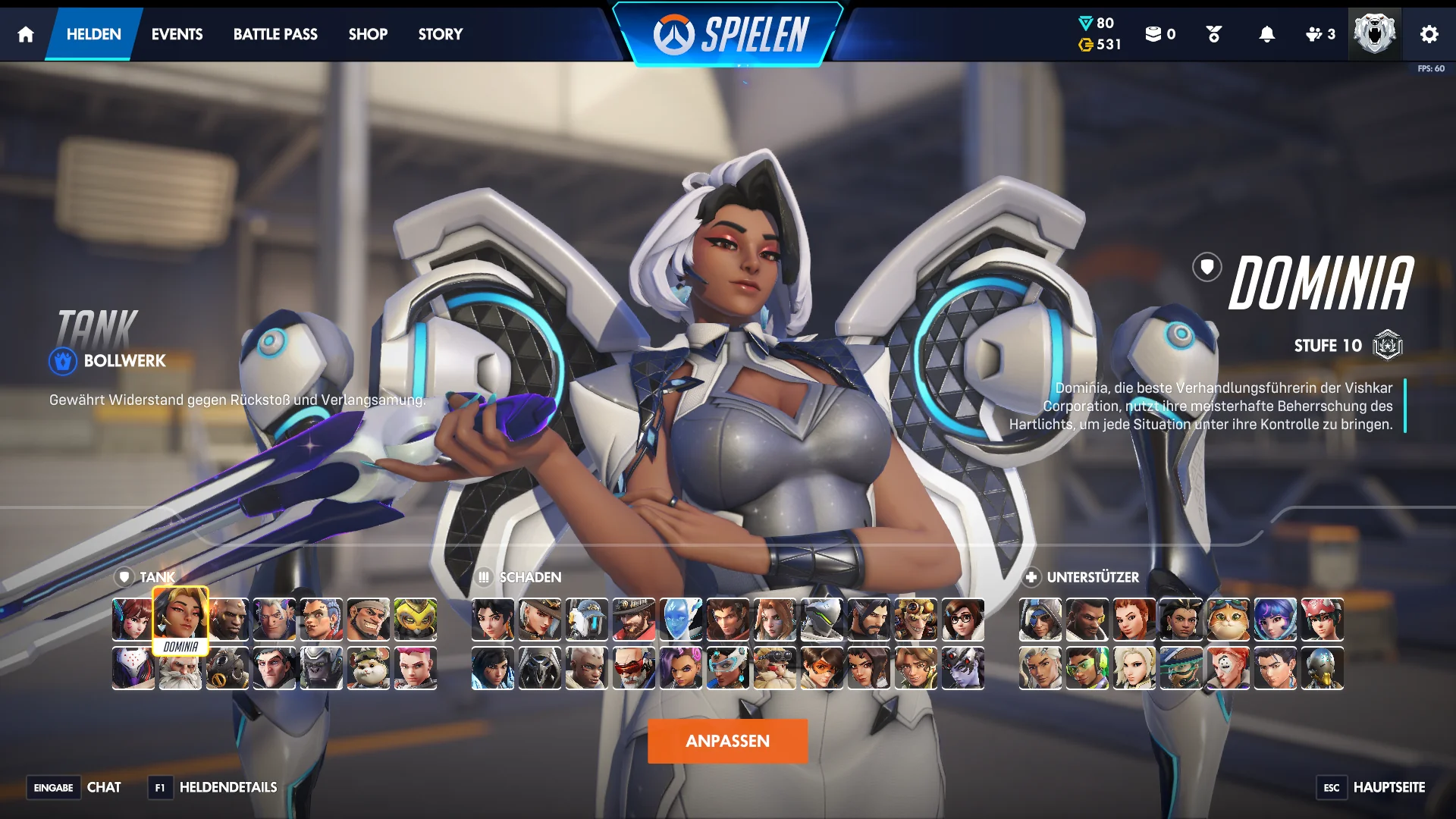
Task: Click the loot box icon in top bar
Action: point(1153,34)
